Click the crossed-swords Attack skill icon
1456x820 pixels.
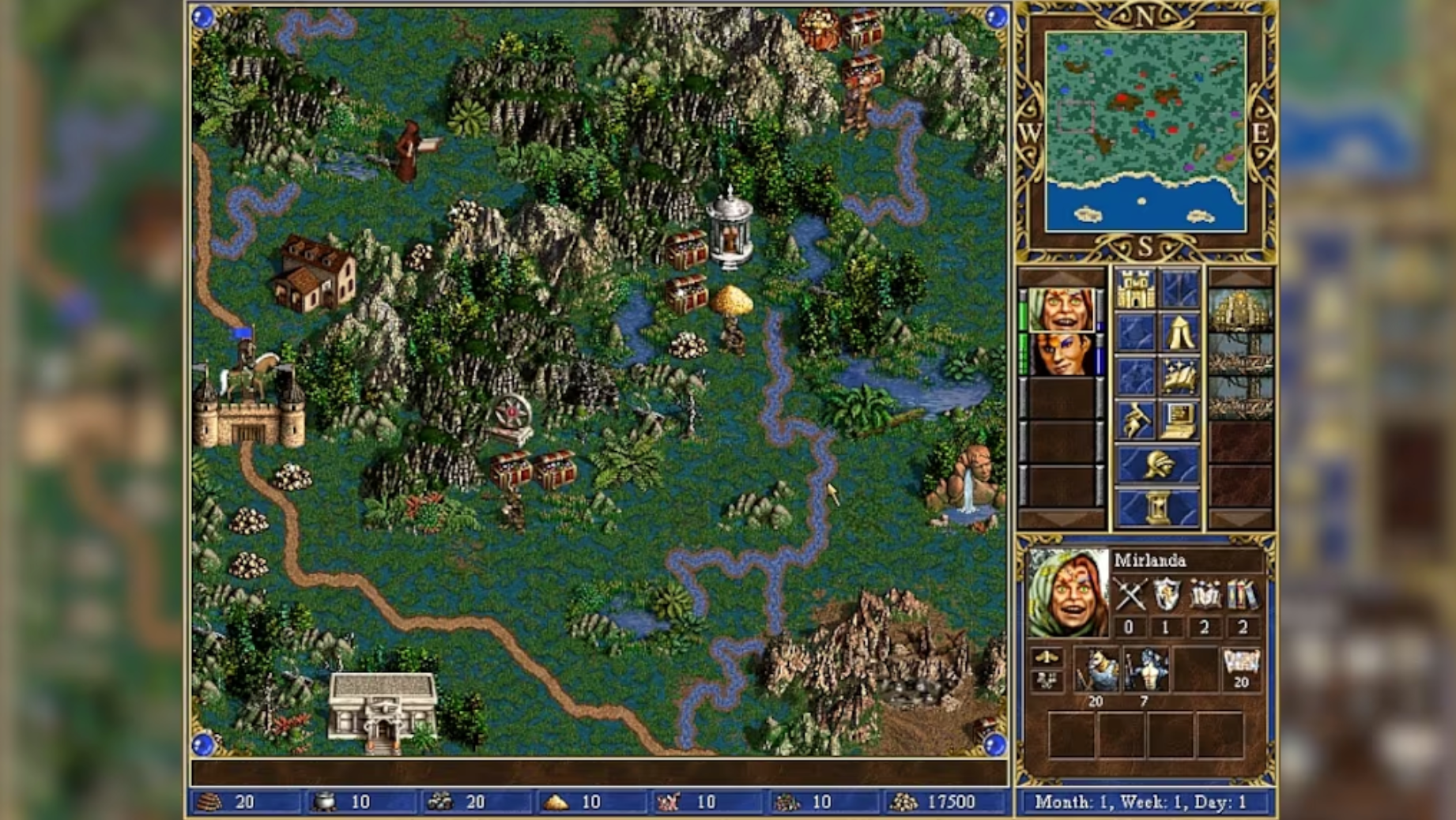pyautogui.click(x=1132, y=593)
